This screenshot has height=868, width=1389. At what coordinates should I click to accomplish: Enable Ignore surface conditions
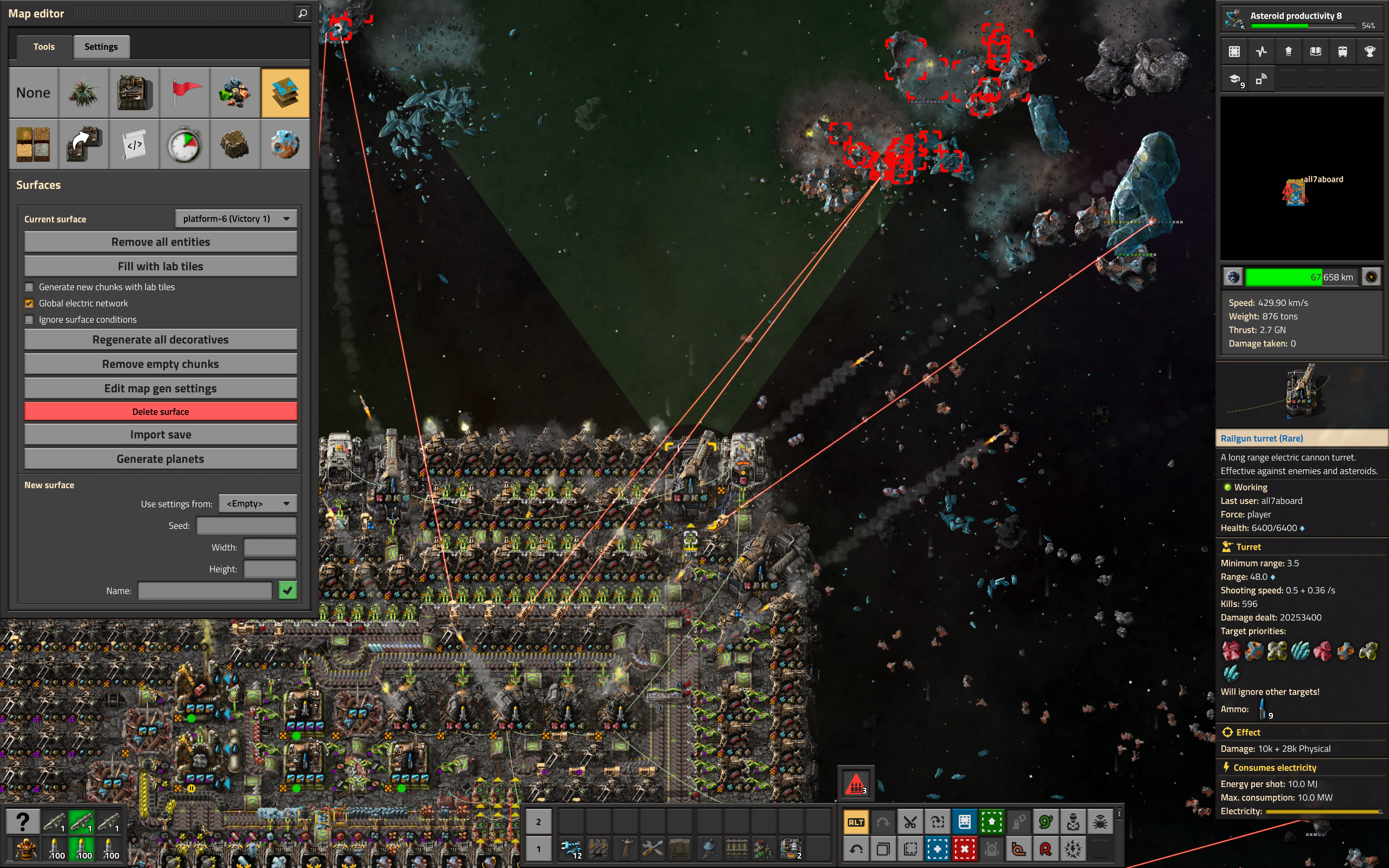(29, 320)
